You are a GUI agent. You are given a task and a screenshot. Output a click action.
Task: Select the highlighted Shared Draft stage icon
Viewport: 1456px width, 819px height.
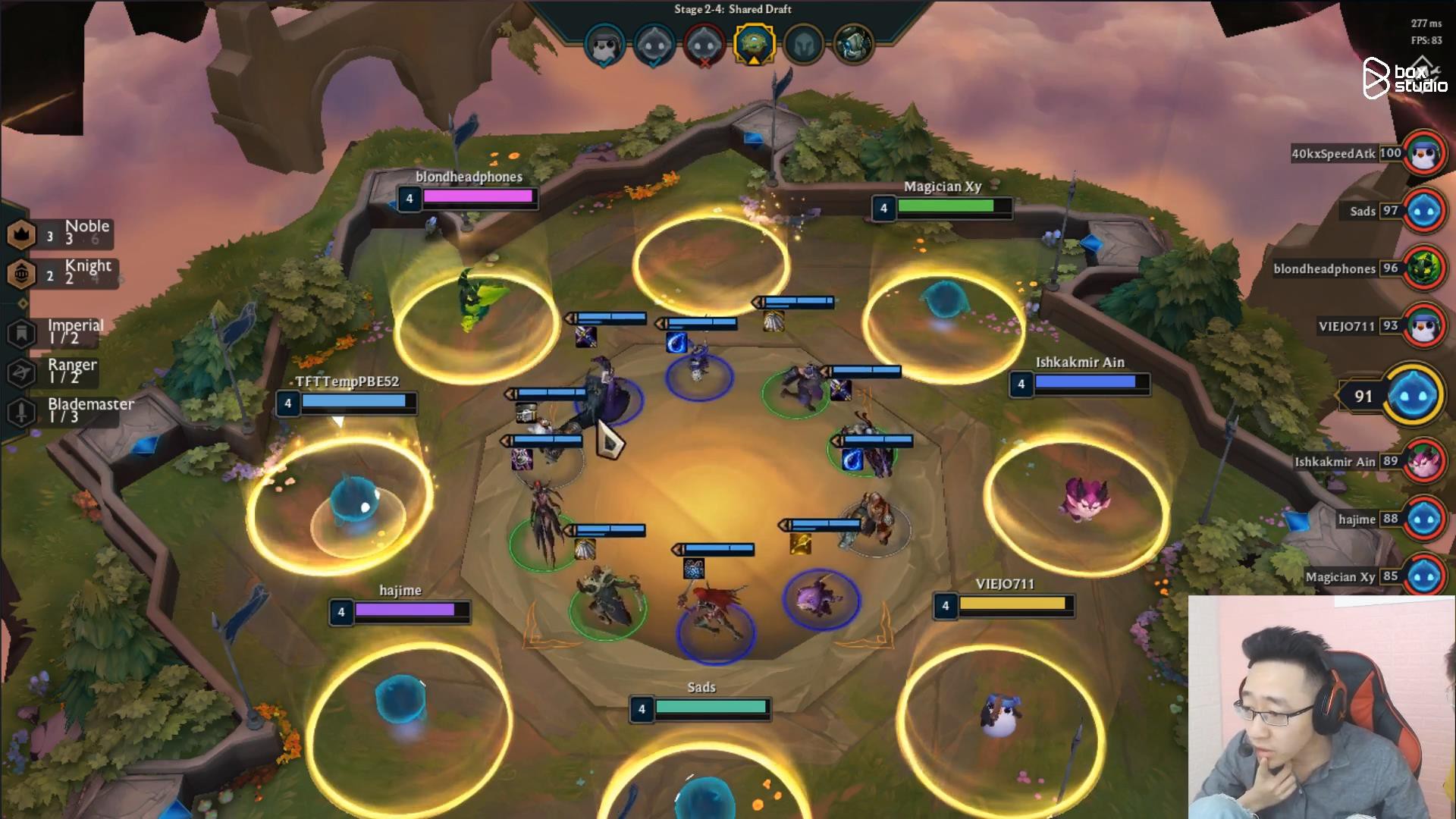pos(755,44)
